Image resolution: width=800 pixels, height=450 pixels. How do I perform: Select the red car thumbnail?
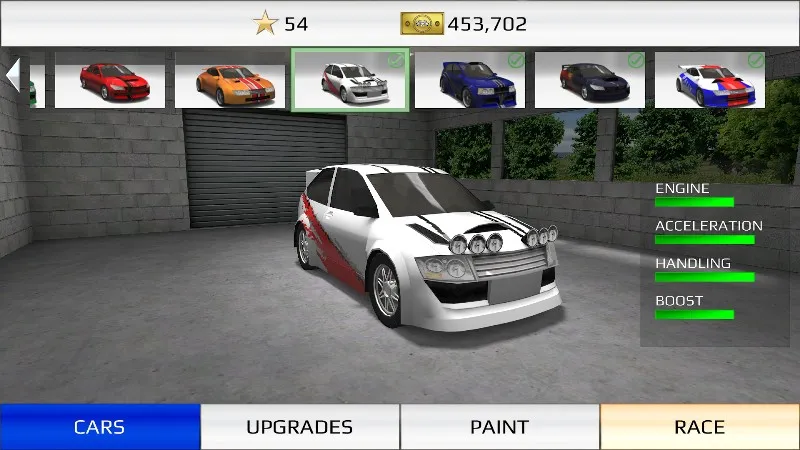(110, 80)
